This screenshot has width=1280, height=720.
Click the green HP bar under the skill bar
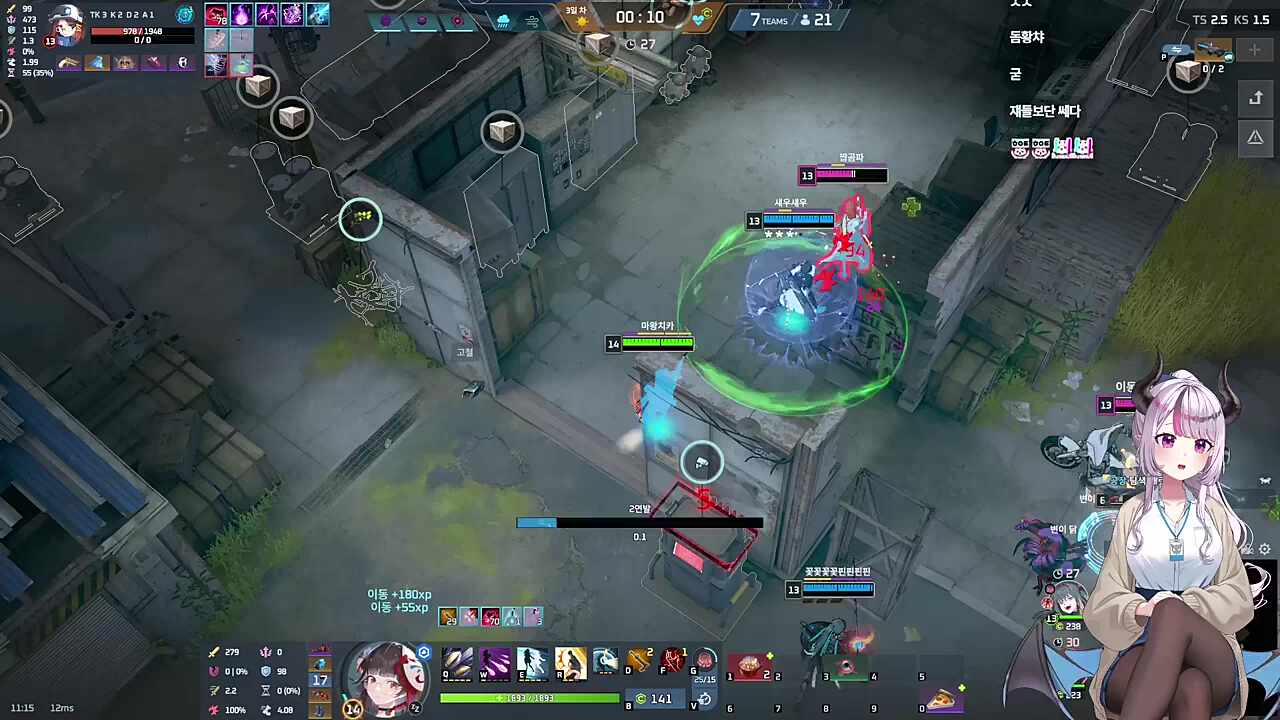528,697
